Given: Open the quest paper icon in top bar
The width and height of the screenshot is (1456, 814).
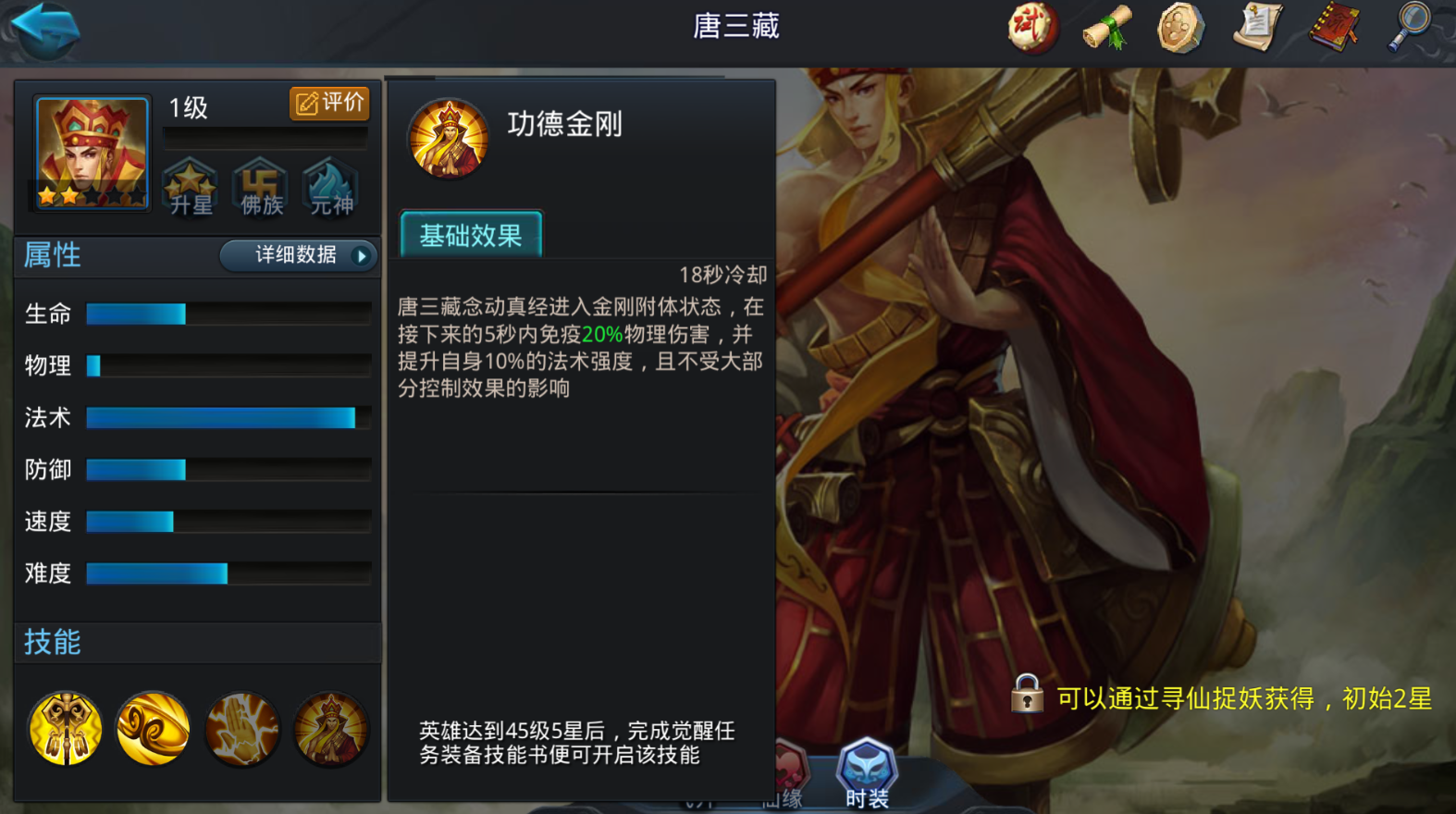Looking at the screenshot, I should tap(1255, 28).
